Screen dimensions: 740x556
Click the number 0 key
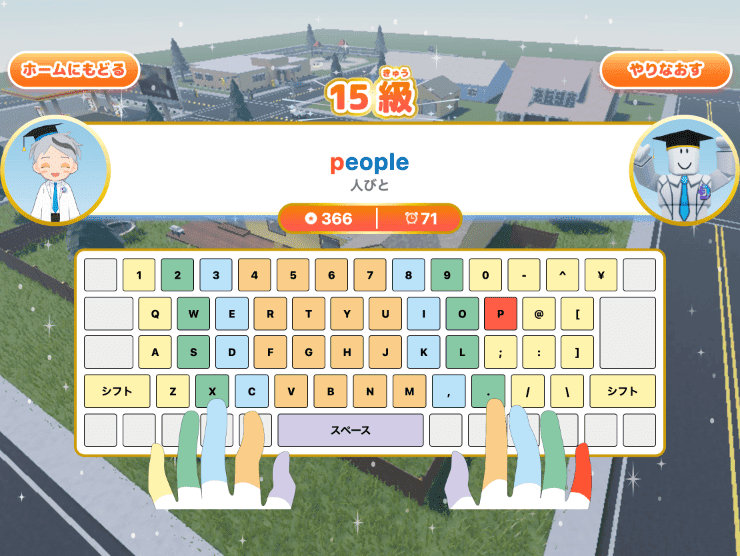tap(485, 274)
